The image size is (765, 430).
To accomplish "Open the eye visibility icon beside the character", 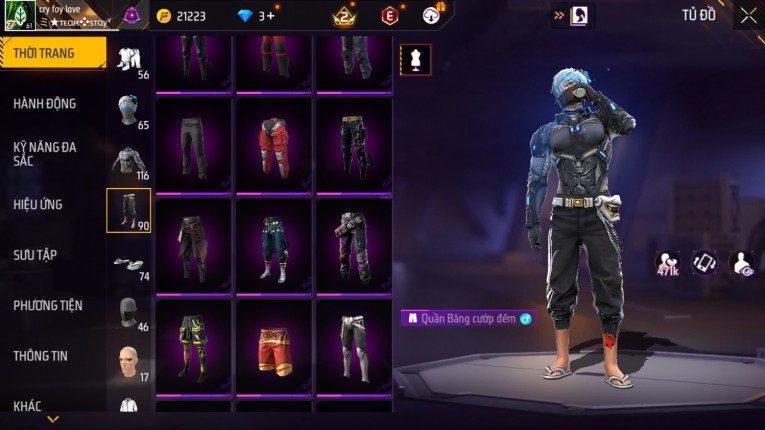I will coord(741,263).
